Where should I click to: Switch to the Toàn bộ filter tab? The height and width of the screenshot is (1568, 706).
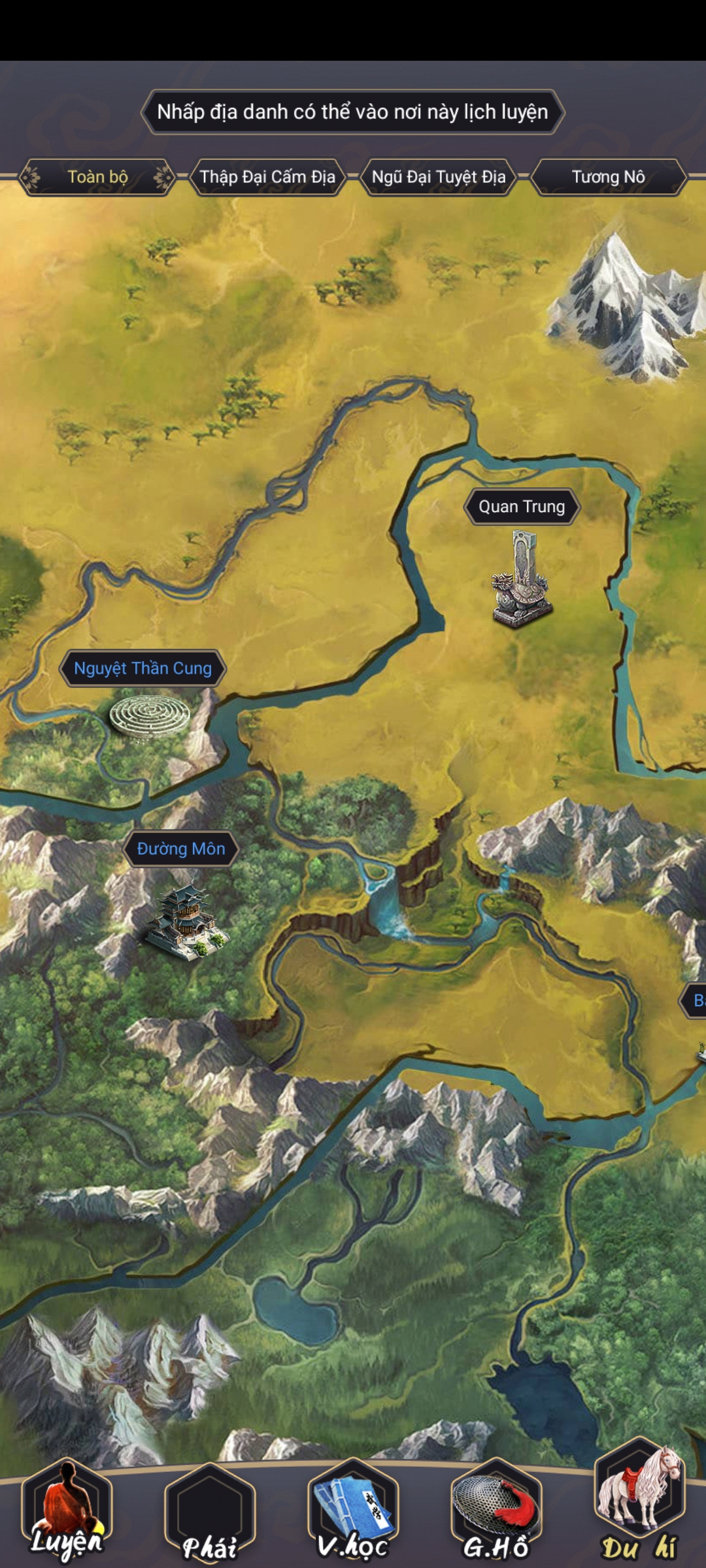tap(97, 177)
